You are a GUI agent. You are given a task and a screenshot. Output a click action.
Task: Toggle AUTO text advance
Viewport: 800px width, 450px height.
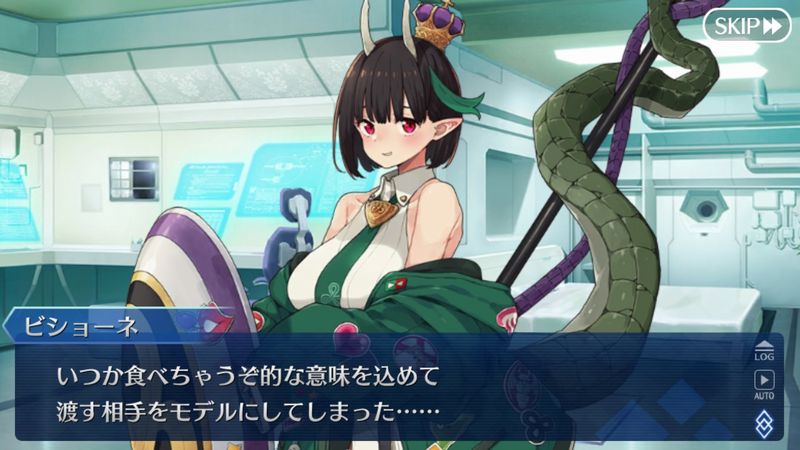[x=764, y=384]
